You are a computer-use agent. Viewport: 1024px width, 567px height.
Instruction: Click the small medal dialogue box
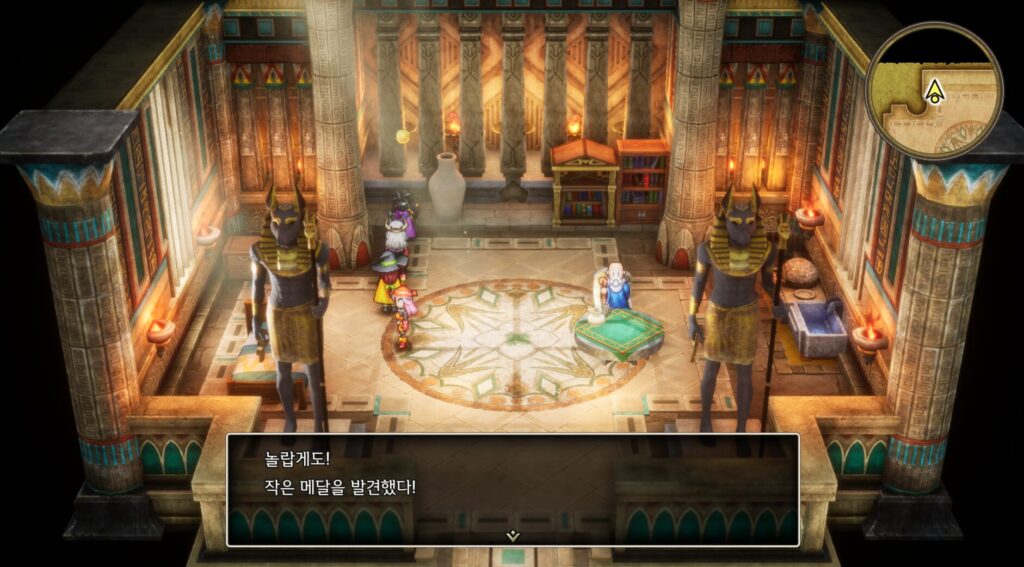pyautogui.click(x=512, y=488)
